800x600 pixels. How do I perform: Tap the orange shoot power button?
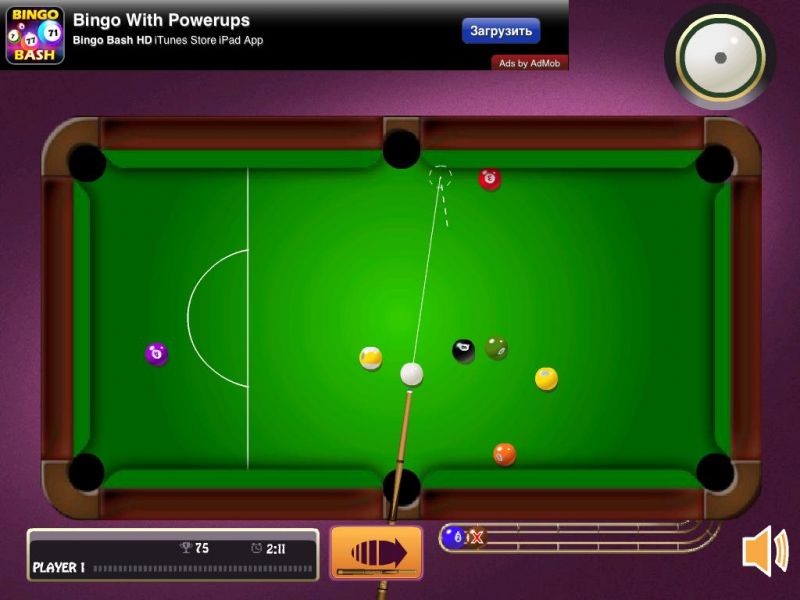376,552
